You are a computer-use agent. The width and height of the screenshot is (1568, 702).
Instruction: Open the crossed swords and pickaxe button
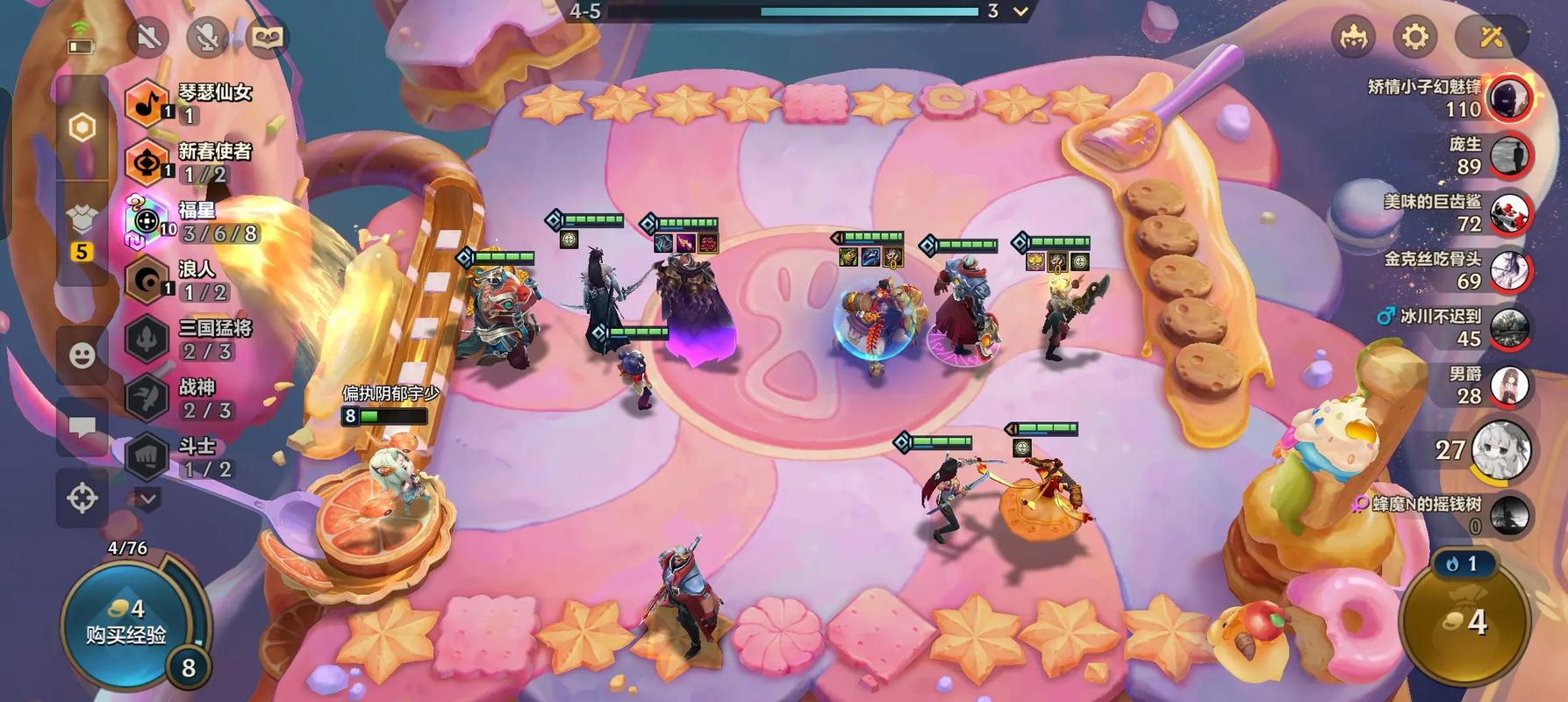coord(1492,37)
